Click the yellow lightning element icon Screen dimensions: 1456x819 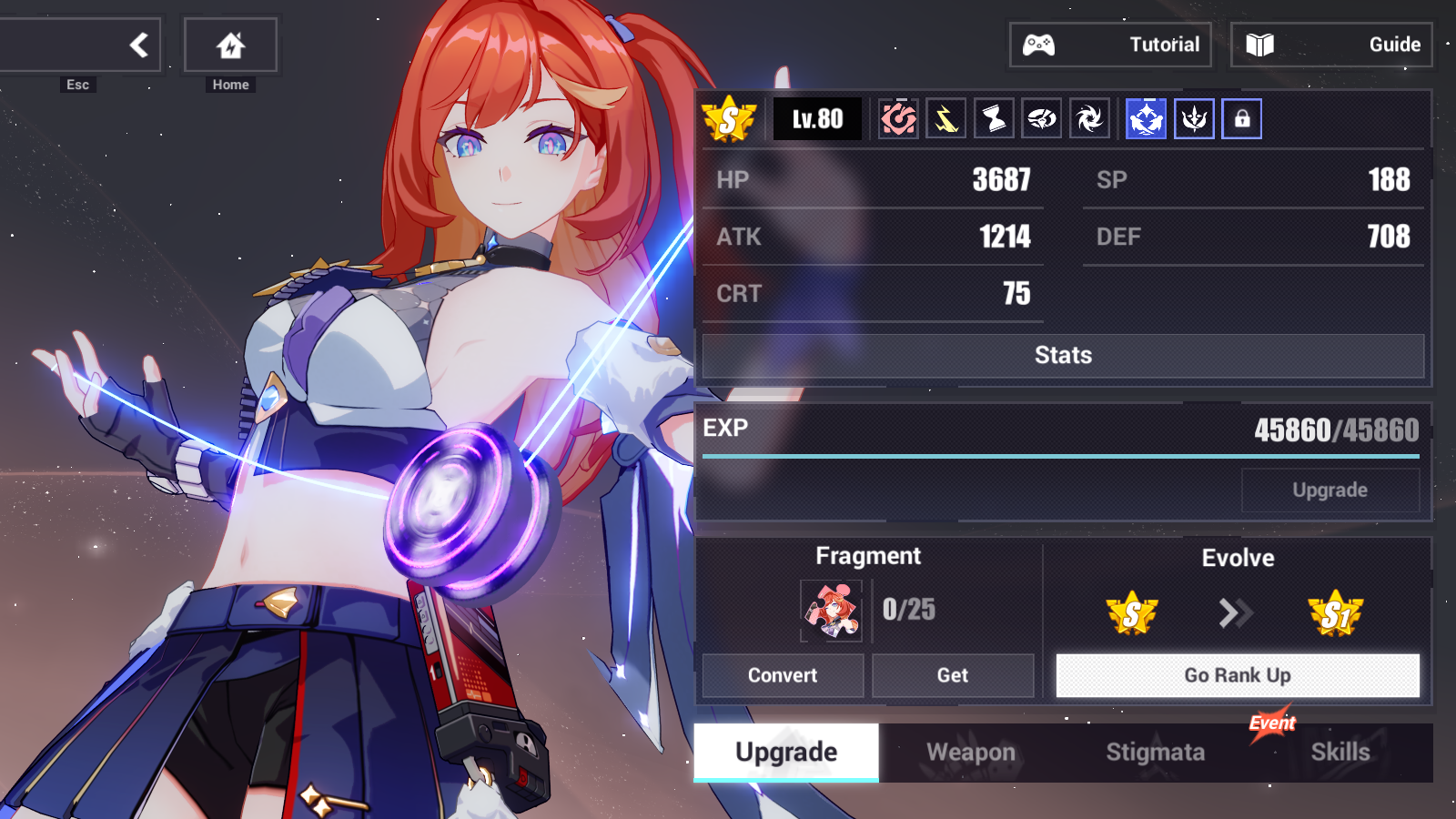[x=945, y=117]
